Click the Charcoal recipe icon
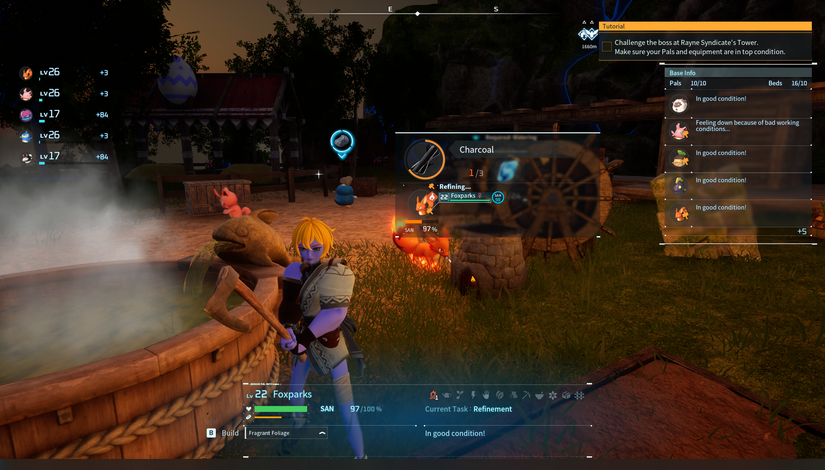This screenshot has height=470, width=825. (x=425, y=159)
